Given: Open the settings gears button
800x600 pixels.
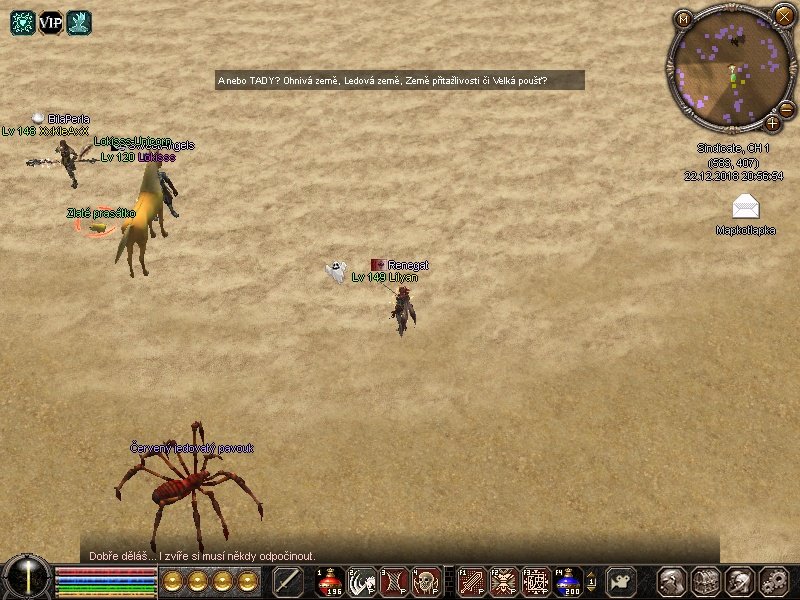Looking at the screenshot, I should (774, 581).
